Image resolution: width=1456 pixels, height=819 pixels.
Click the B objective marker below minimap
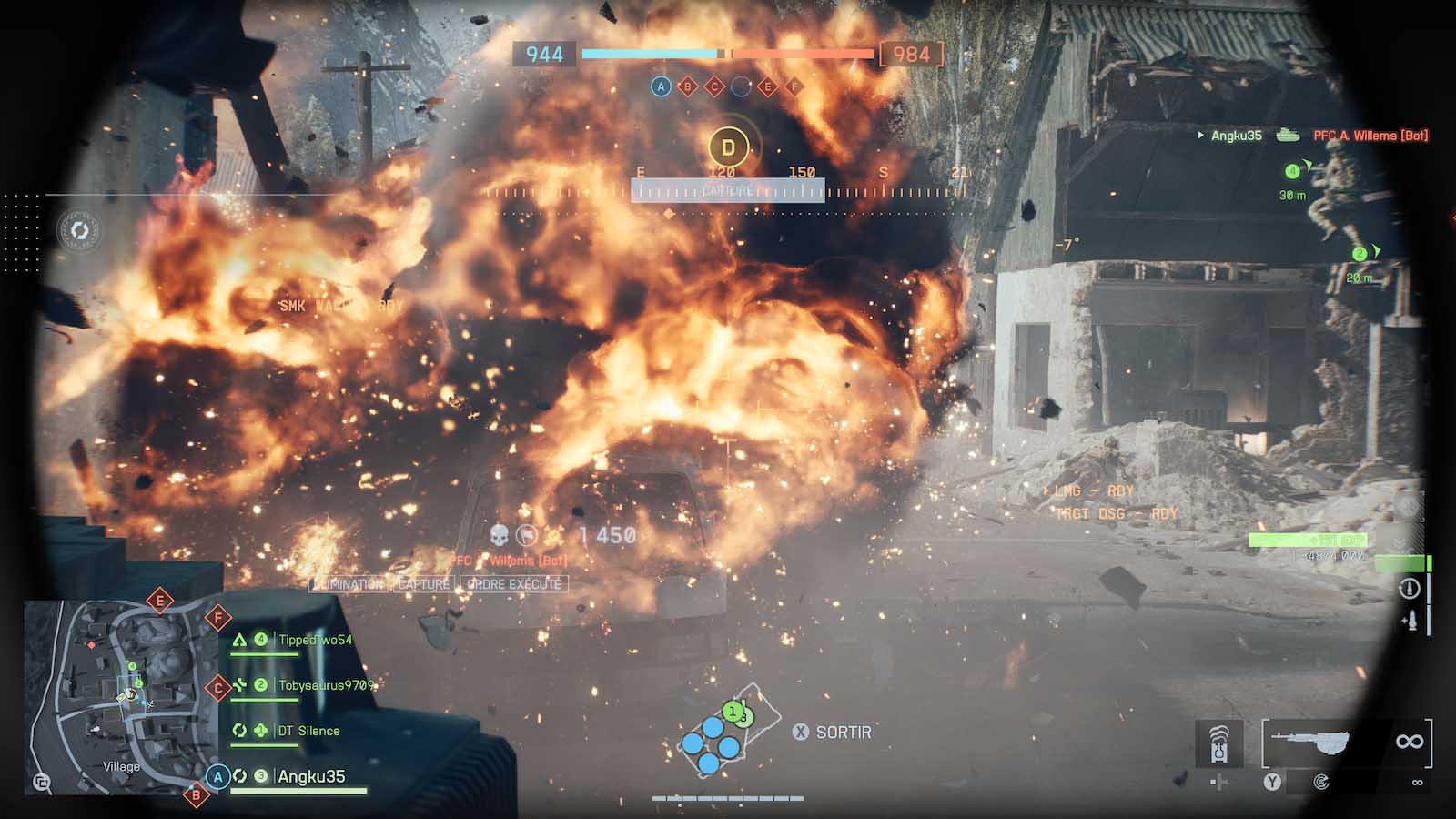(x=196, y=795)
